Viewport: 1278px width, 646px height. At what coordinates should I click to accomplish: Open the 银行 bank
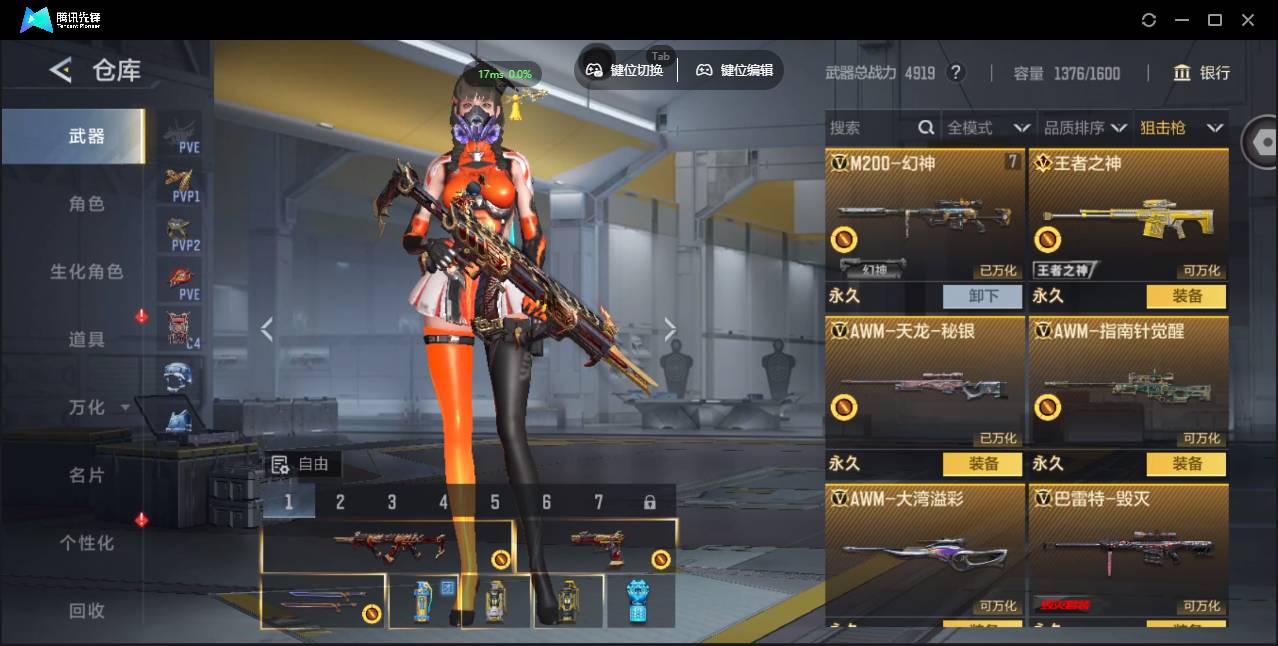(x=1202, y=73)
